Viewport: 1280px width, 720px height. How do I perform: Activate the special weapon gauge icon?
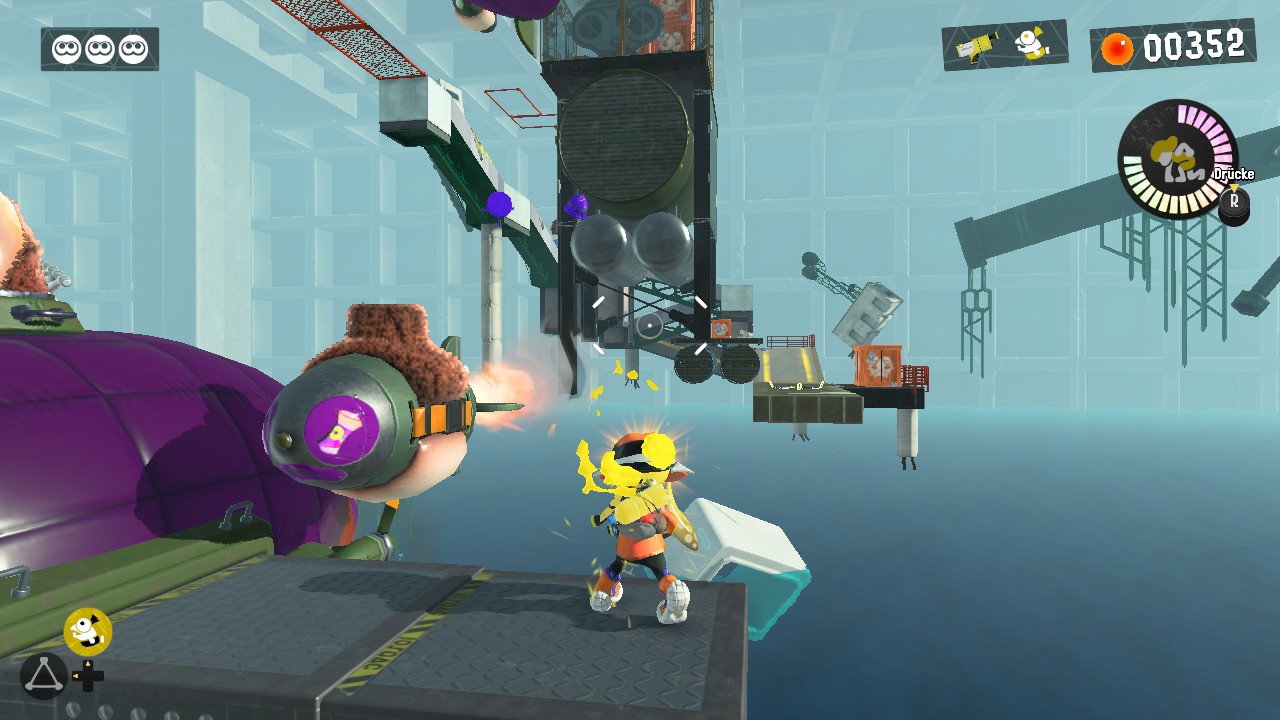(1176, 158)
